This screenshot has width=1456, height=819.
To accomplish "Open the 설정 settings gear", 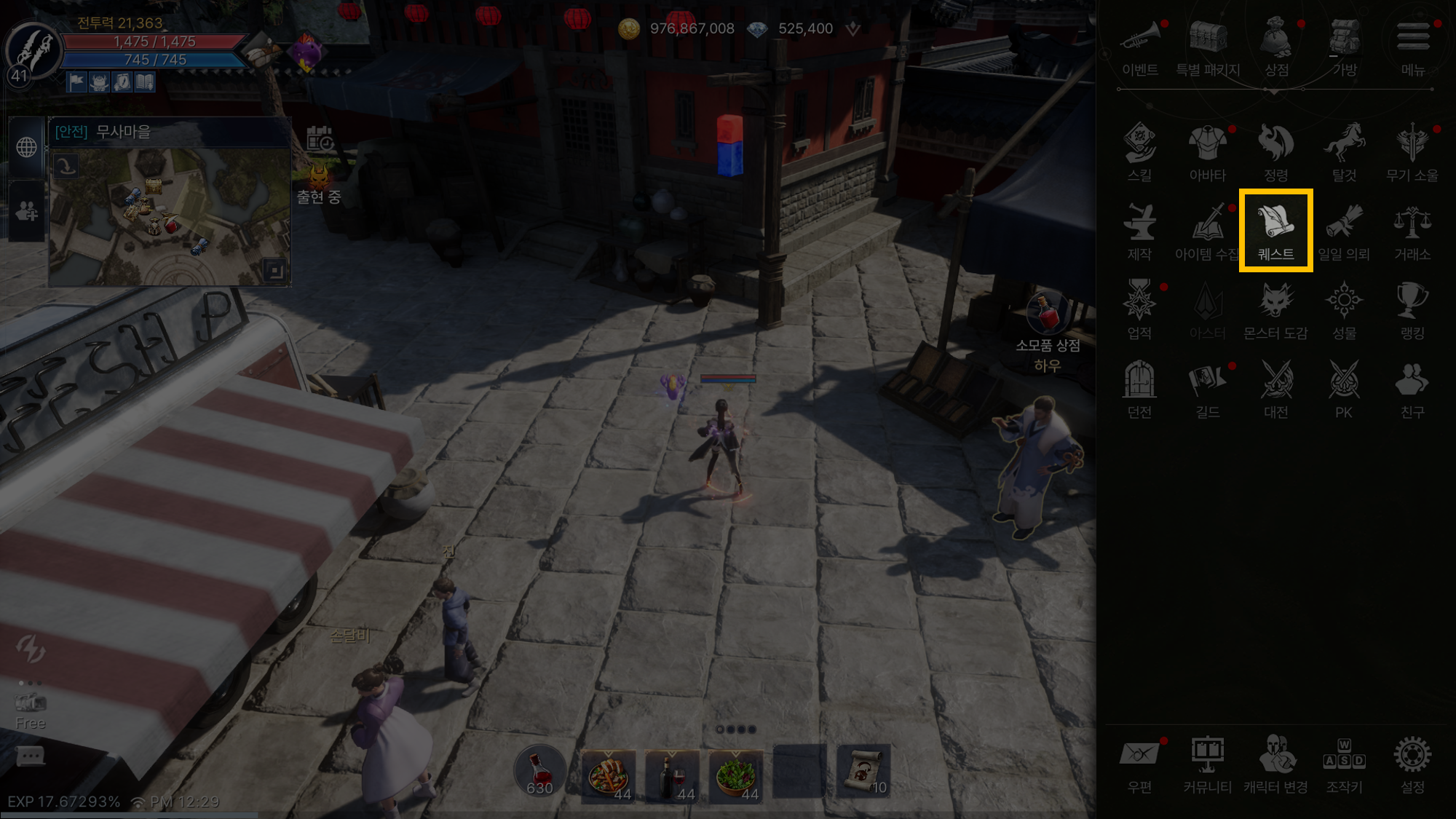I will coord(1412,764).
